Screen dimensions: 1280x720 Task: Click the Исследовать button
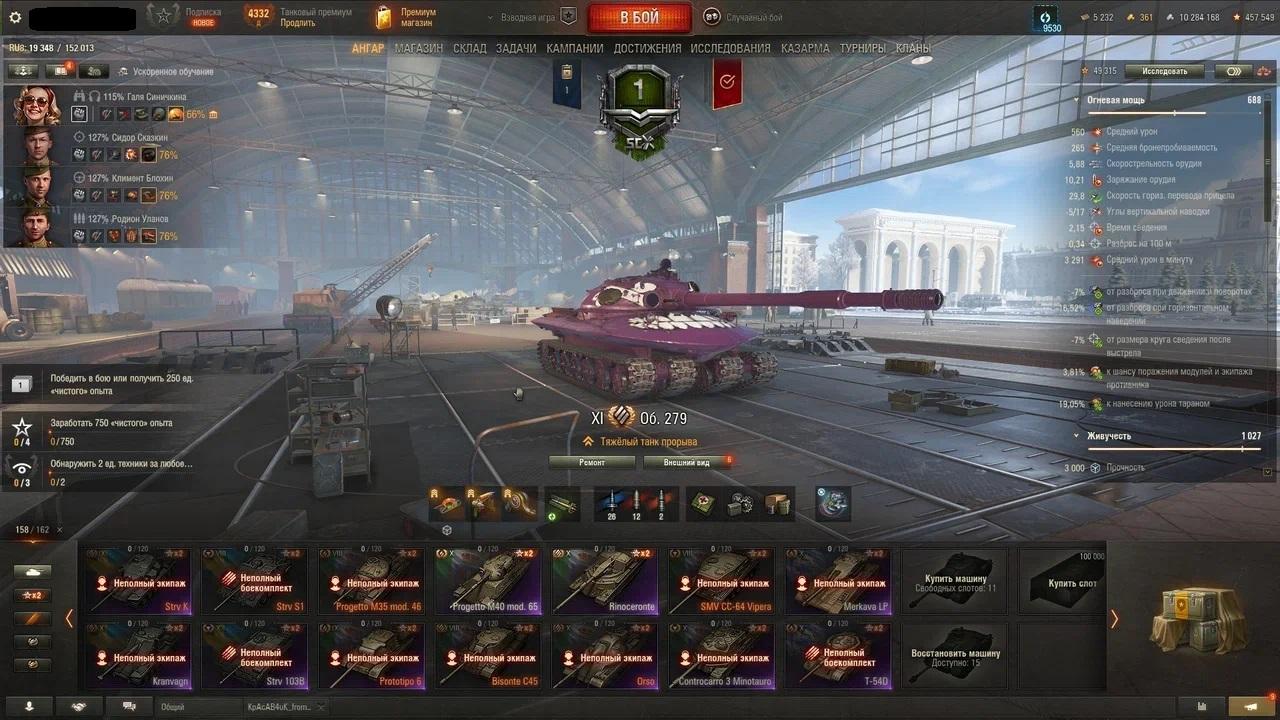tap(1164, 71)
